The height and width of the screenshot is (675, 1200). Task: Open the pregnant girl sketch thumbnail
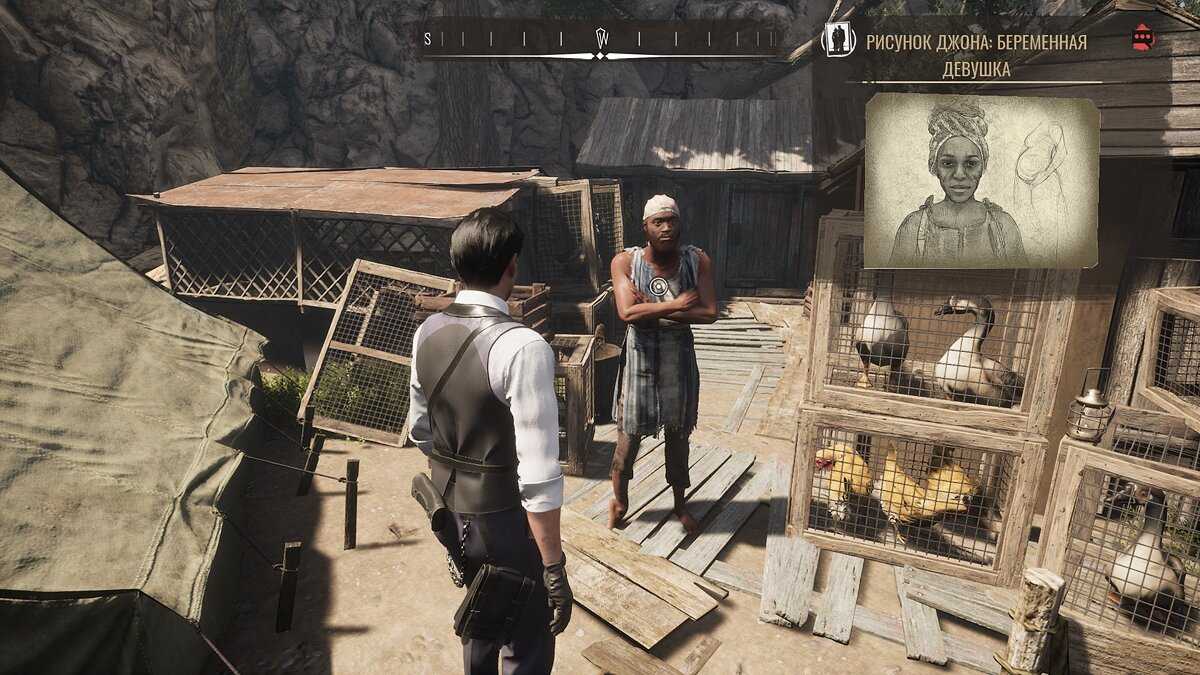pos(981,181)
